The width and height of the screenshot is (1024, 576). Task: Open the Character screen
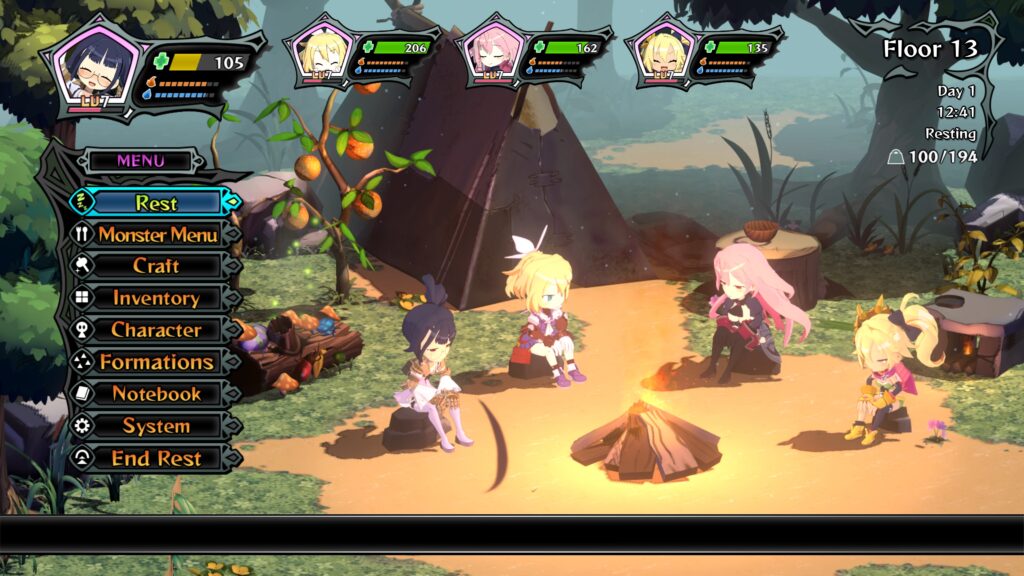(156, 330)
